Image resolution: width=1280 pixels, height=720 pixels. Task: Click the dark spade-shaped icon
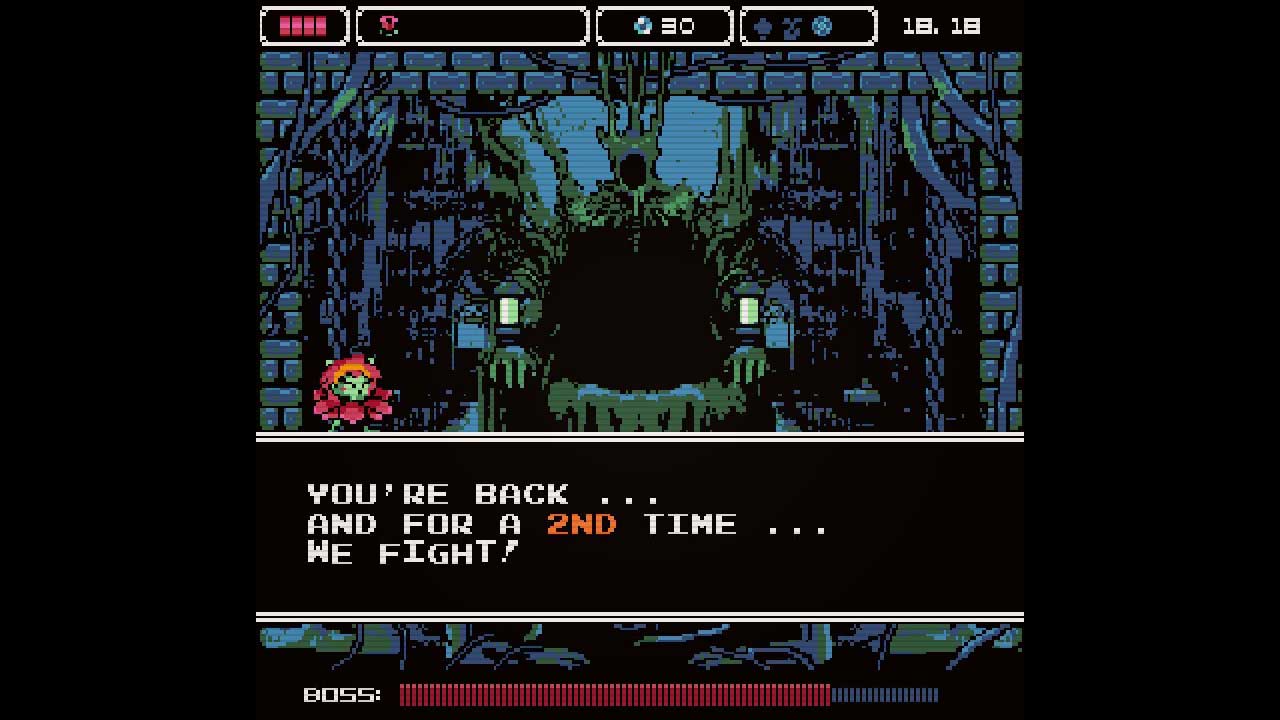(764, 27)
